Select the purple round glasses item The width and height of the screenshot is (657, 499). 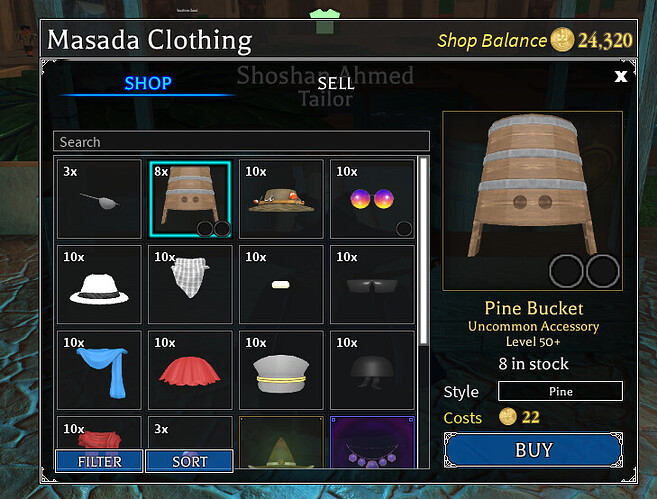tap(372, 199)
